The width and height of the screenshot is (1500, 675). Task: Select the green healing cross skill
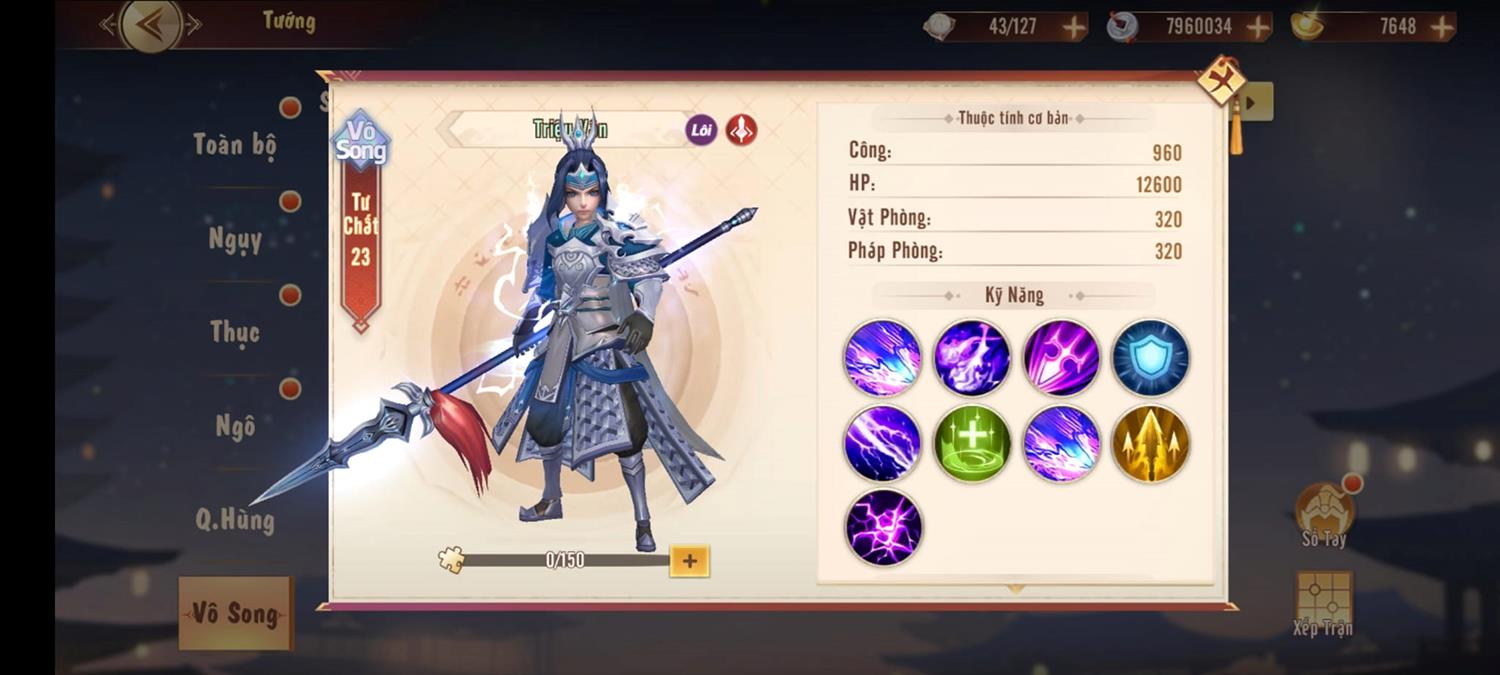[x=972, y=444]
